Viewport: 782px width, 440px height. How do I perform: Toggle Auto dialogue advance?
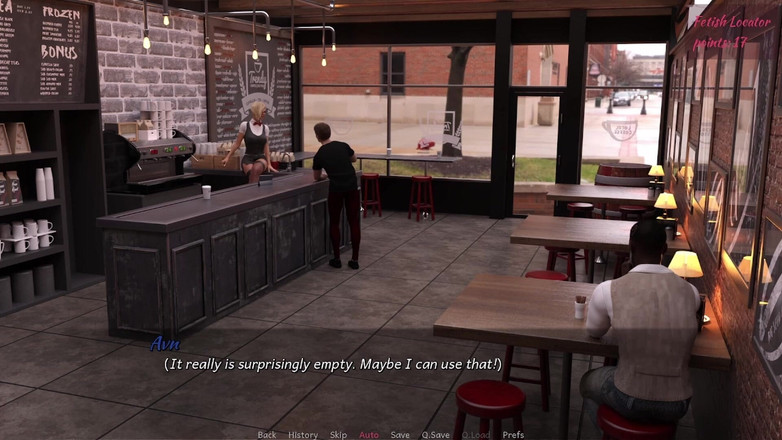pos(369,435)
